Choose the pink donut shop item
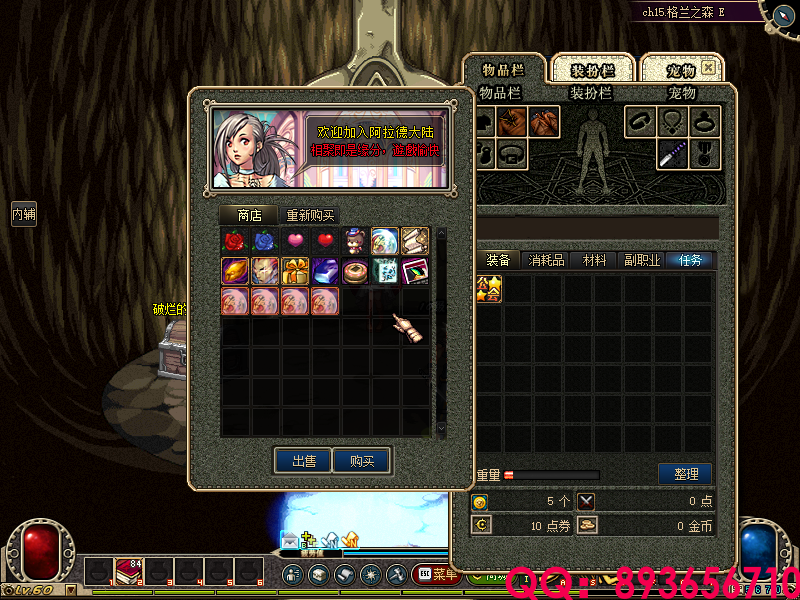The width and height of the screenshot is (800, 600). [355, 271]
